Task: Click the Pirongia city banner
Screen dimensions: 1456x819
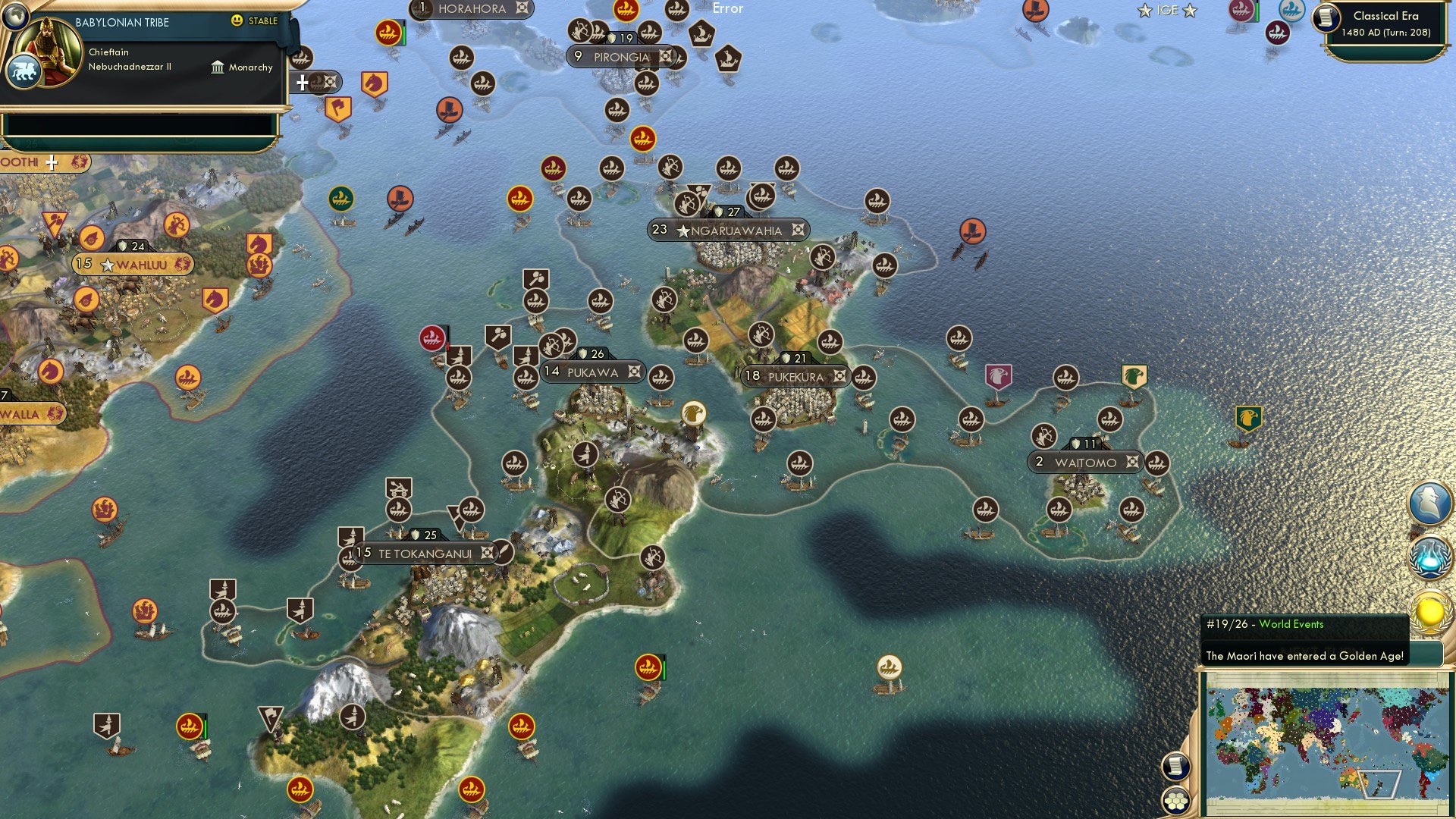Action: [621, 57]
